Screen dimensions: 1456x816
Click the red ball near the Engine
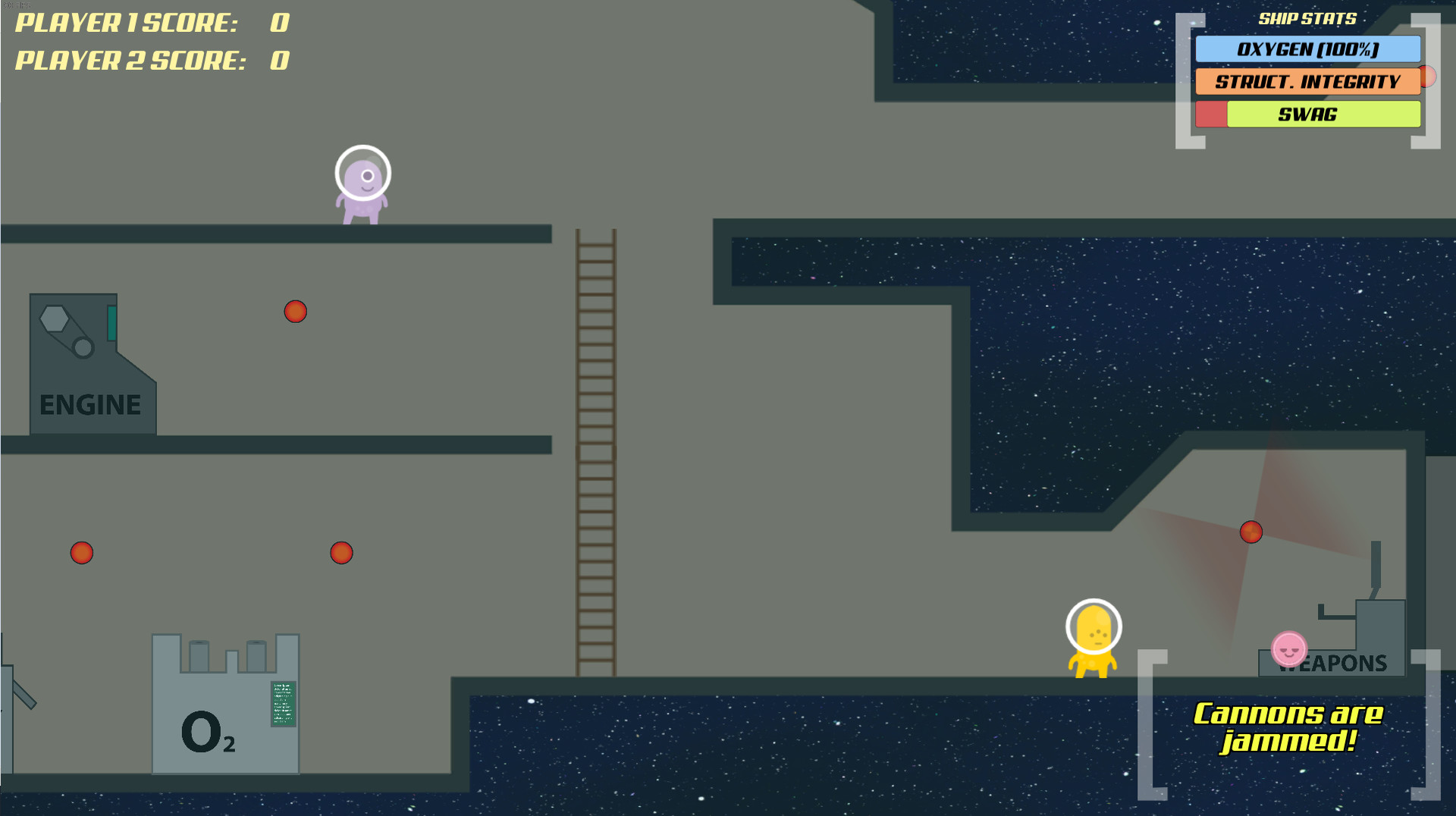(295, 311)
